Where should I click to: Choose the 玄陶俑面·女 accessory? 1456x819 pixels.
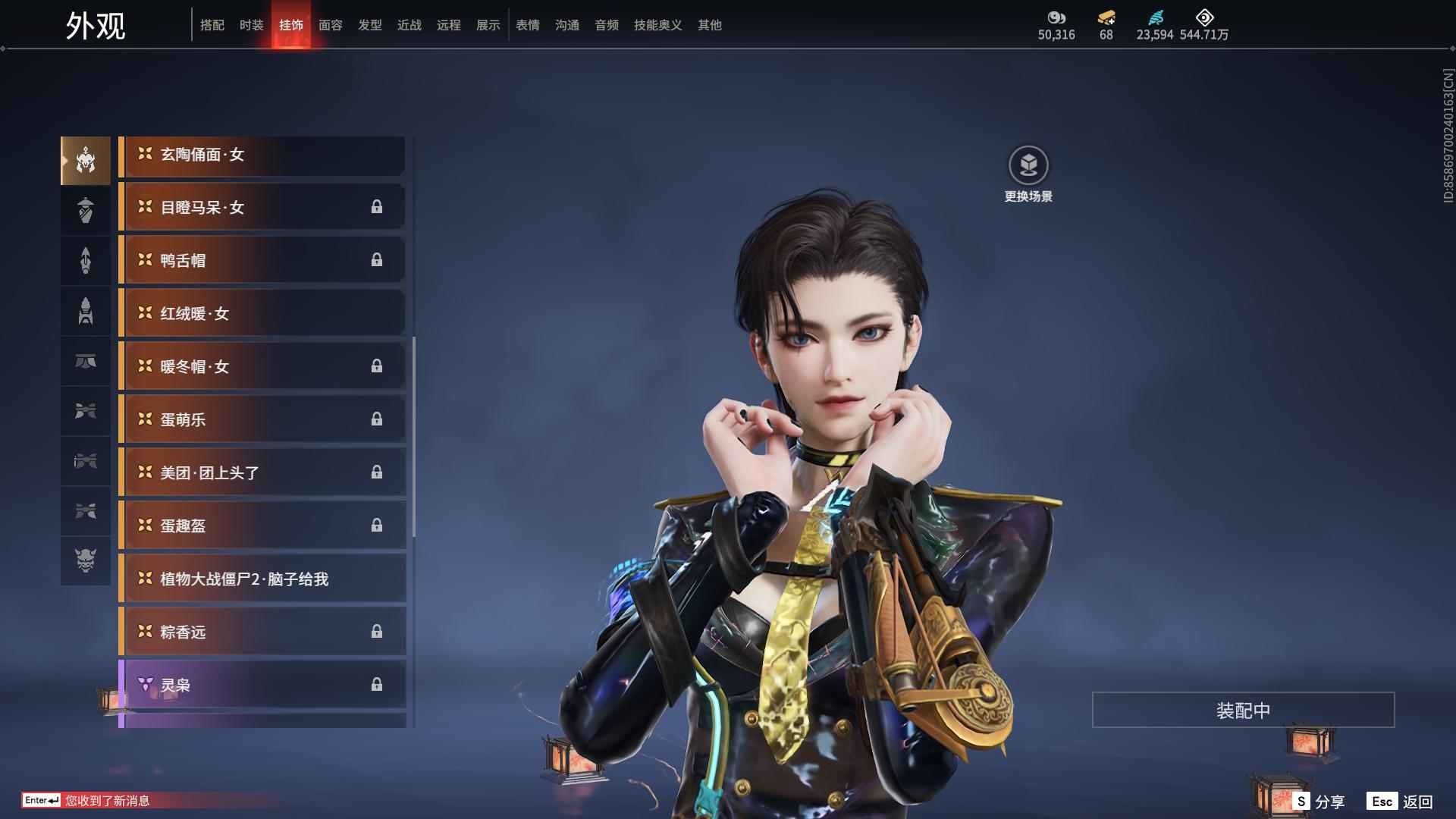[x=262, y=155]
